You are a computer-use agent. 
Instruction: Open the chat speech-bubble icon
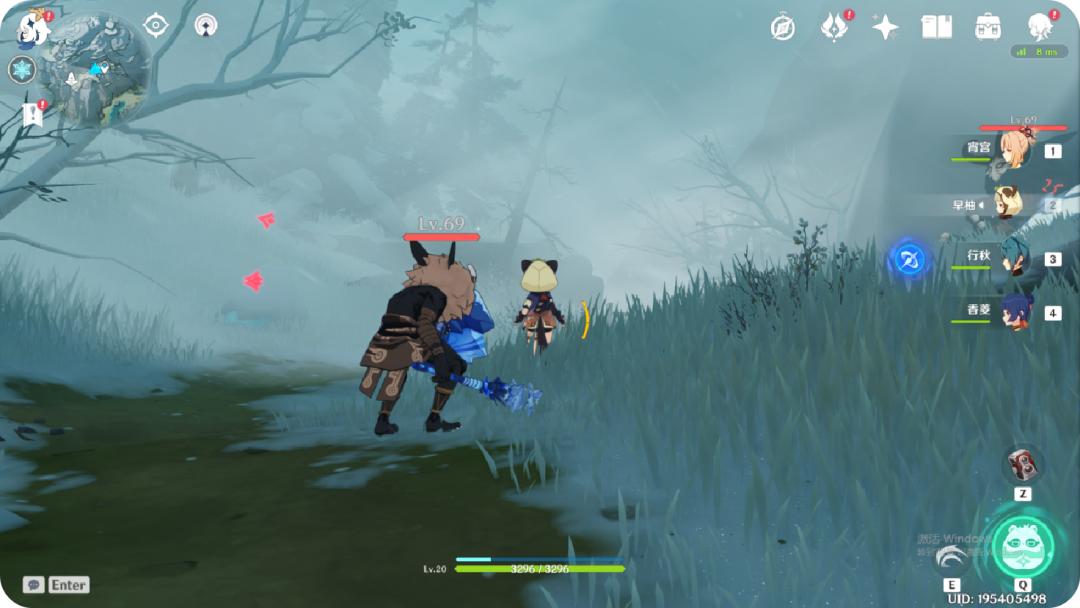coord(33,585)
